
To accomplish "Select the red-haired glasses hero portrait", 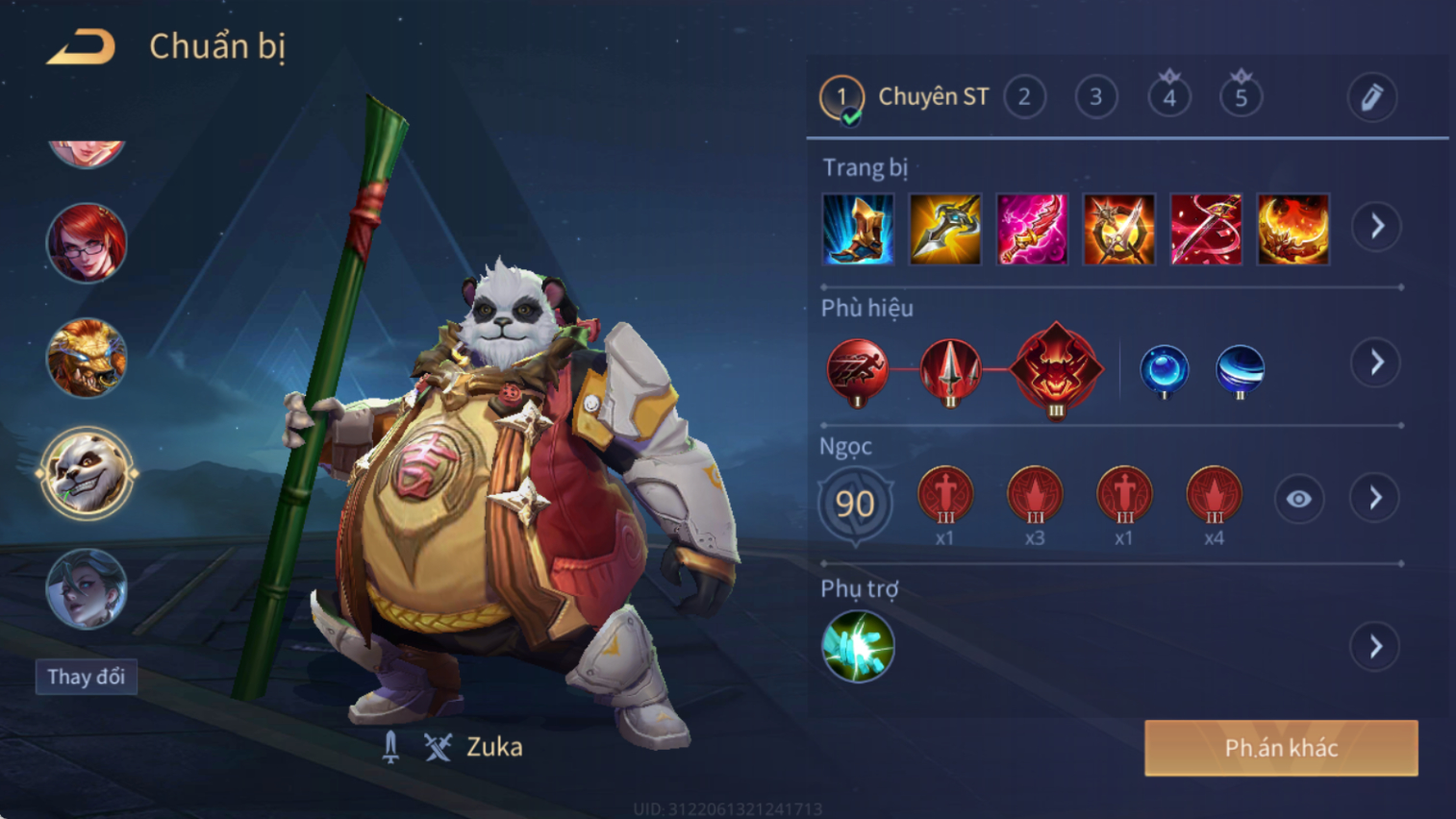I will point(87,243).
